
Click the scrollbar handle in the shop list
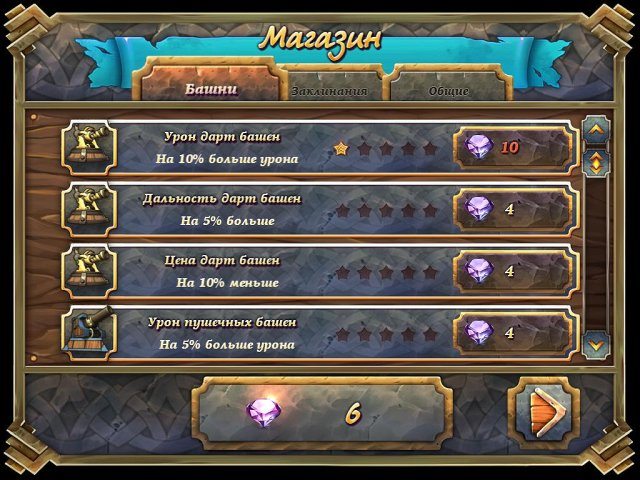(596, 160)
